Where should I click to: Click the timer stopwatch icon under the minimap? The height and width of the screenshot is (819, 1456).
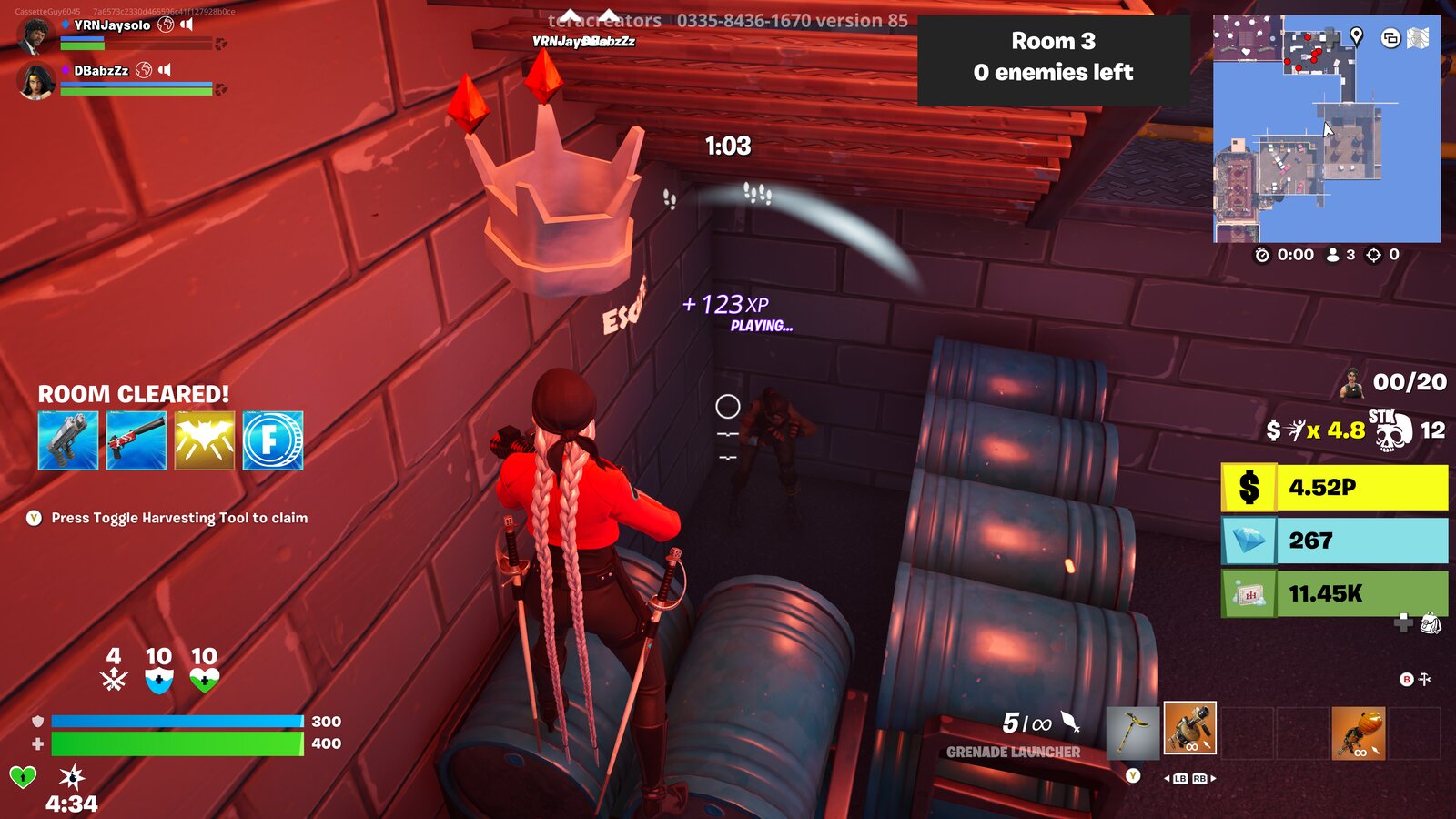[x=1262, y=255]
